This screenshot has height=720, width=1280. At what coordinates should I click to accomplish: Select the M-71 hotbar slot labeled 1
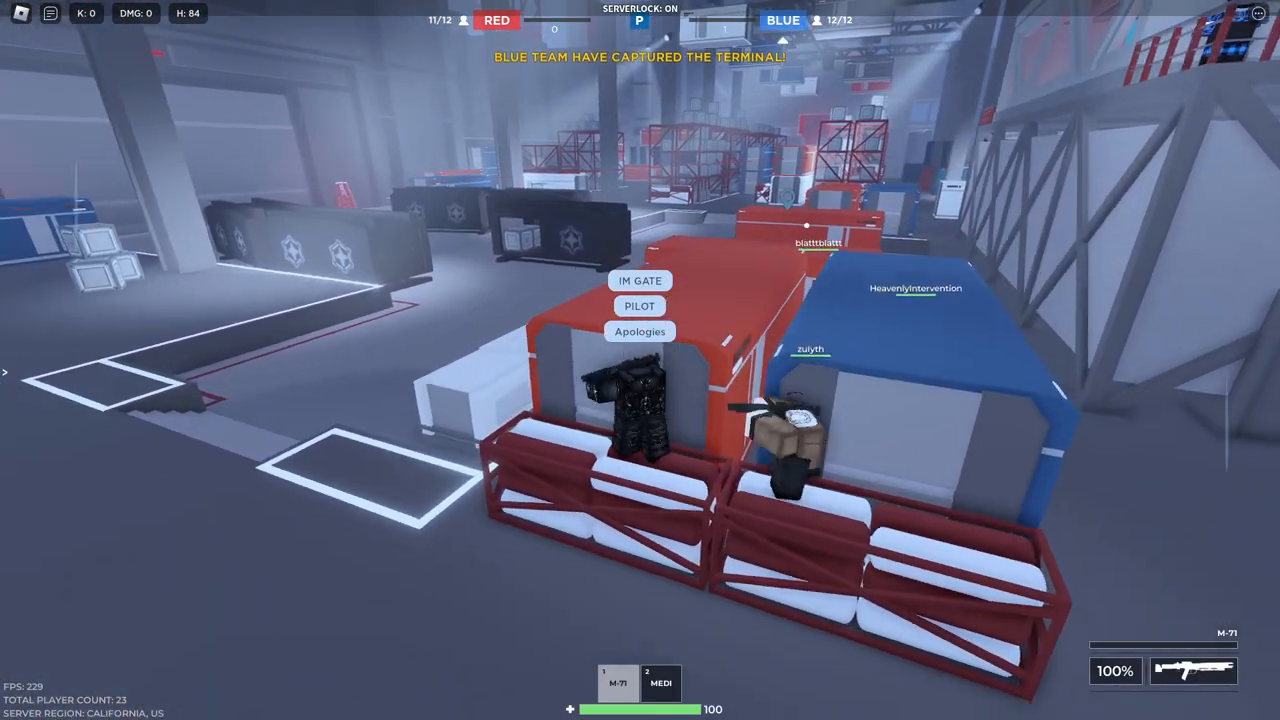click(617, 681)
